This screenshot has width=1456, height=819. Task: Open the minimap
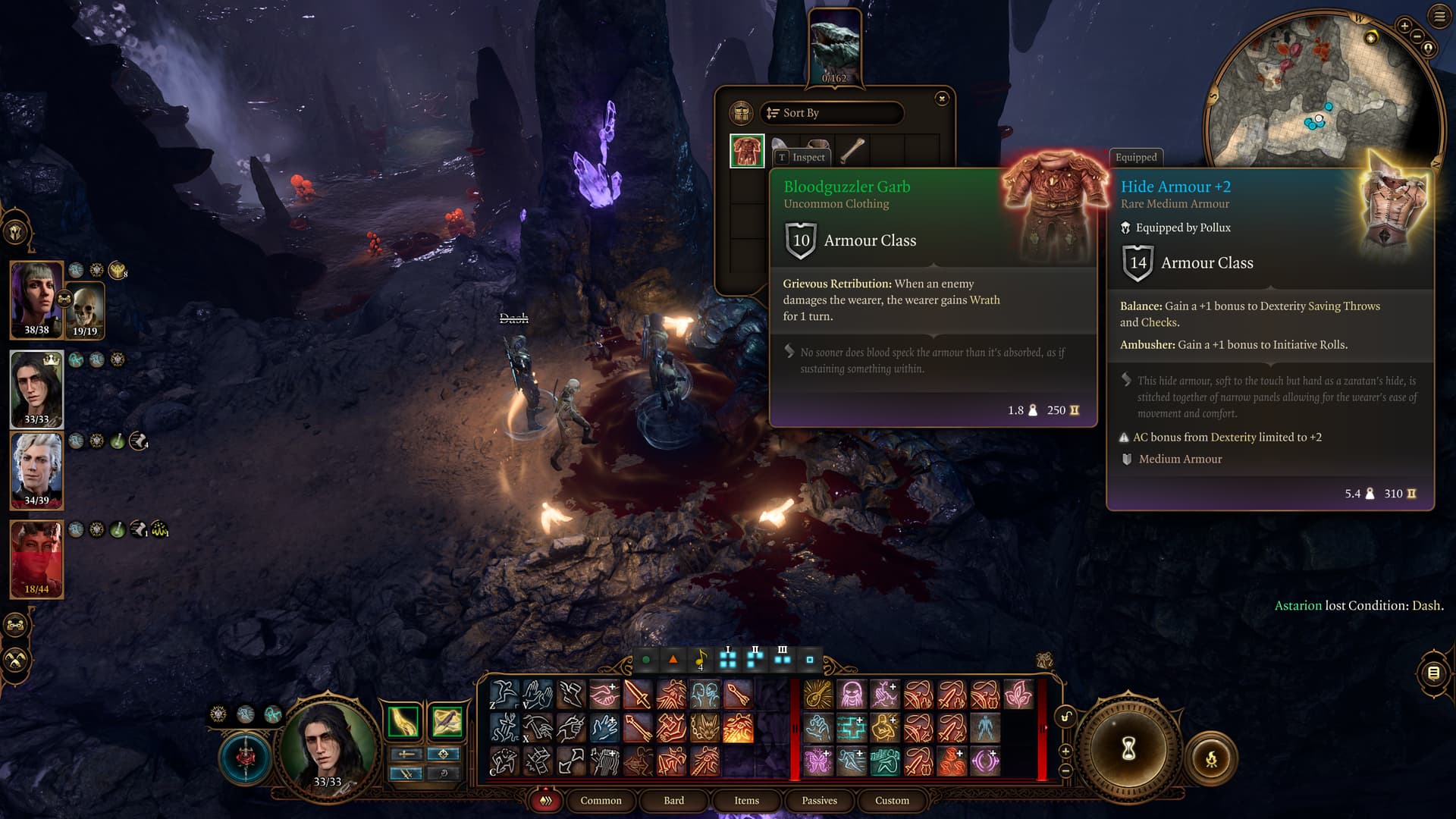pyautogui.click(x=1319, y=99)
